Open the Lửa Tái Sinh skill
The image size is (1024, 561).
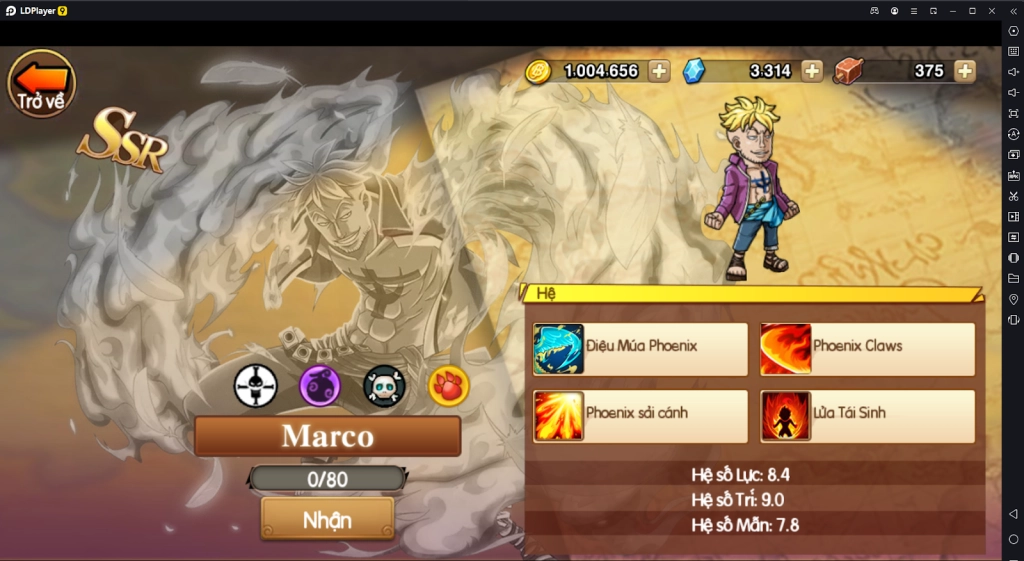click(867, 415)
